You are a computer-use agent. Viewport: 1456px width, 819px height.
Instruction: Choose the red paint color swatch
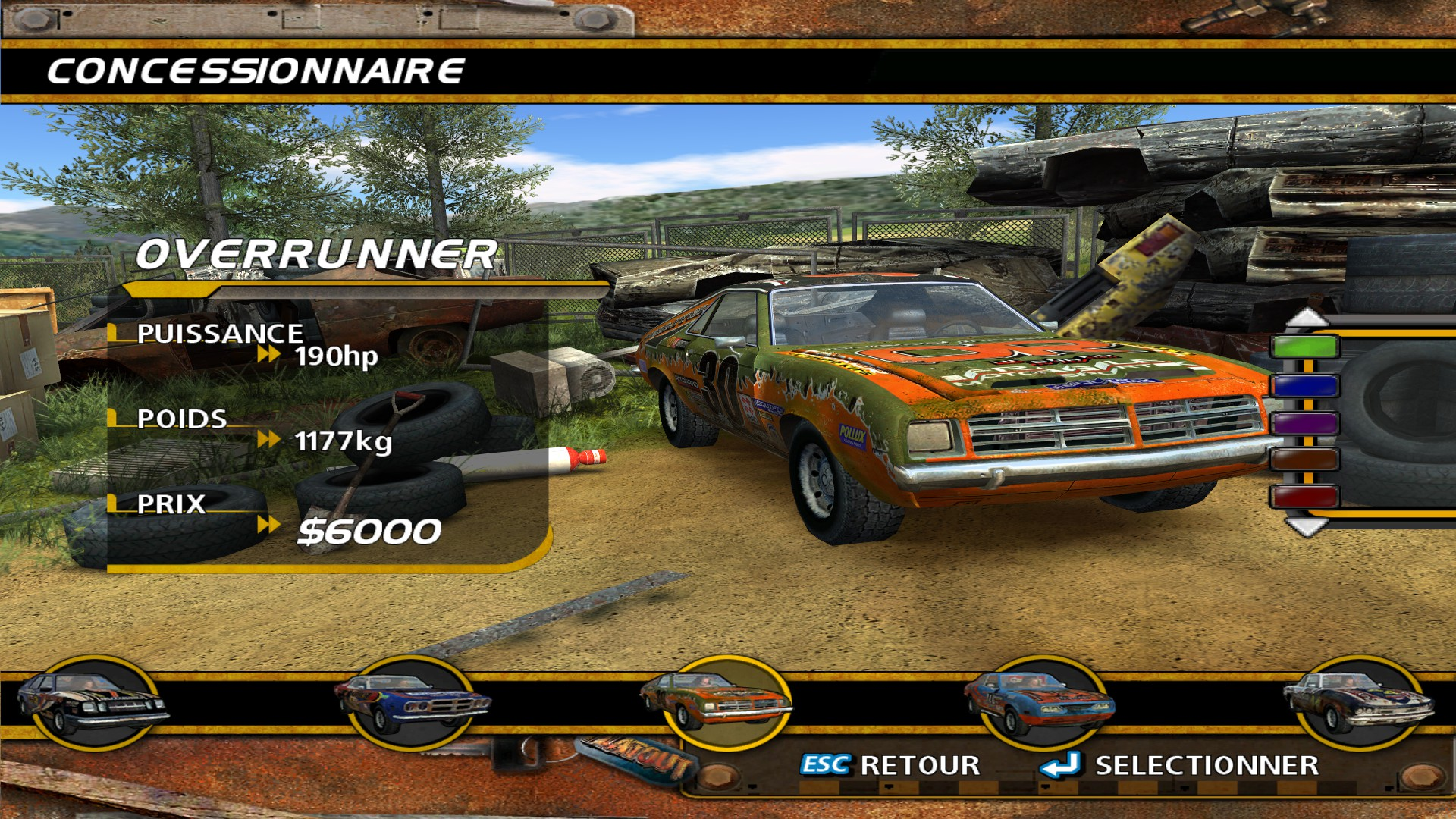click(1304, 497)
